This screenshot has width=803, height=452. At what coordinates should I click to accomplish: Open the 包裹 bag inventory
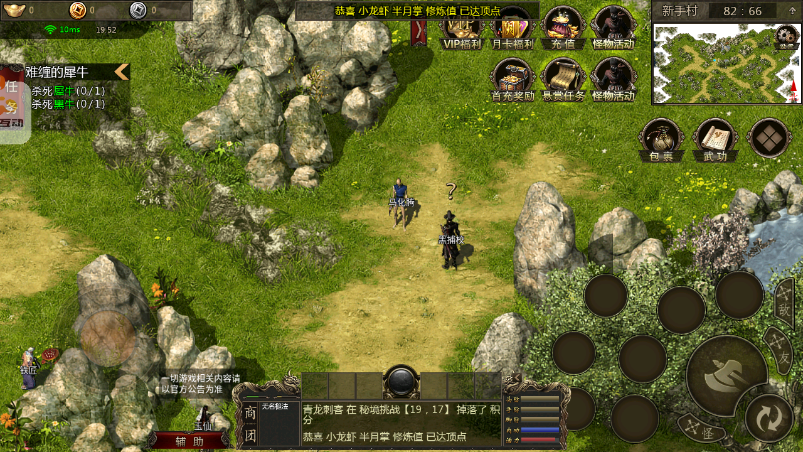(662, 140)
